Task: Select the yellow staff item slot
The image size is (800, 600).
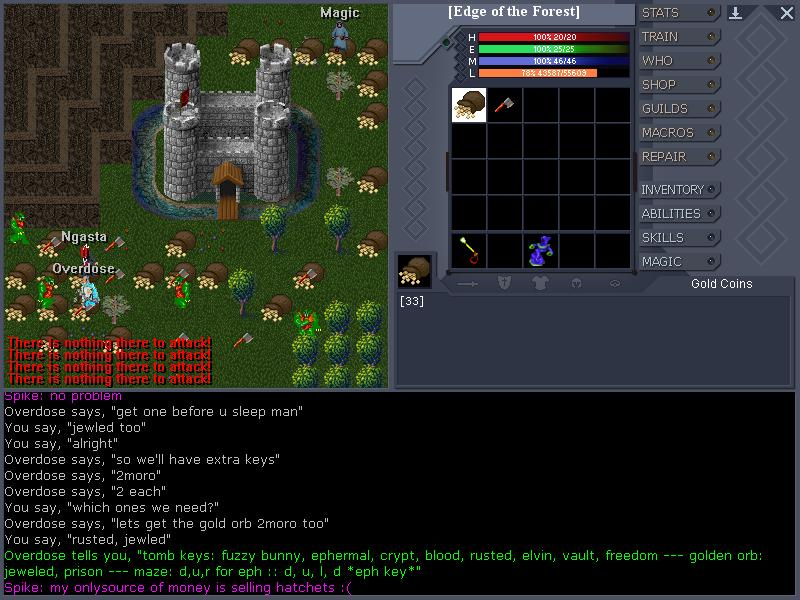Action: pos(468,250)
